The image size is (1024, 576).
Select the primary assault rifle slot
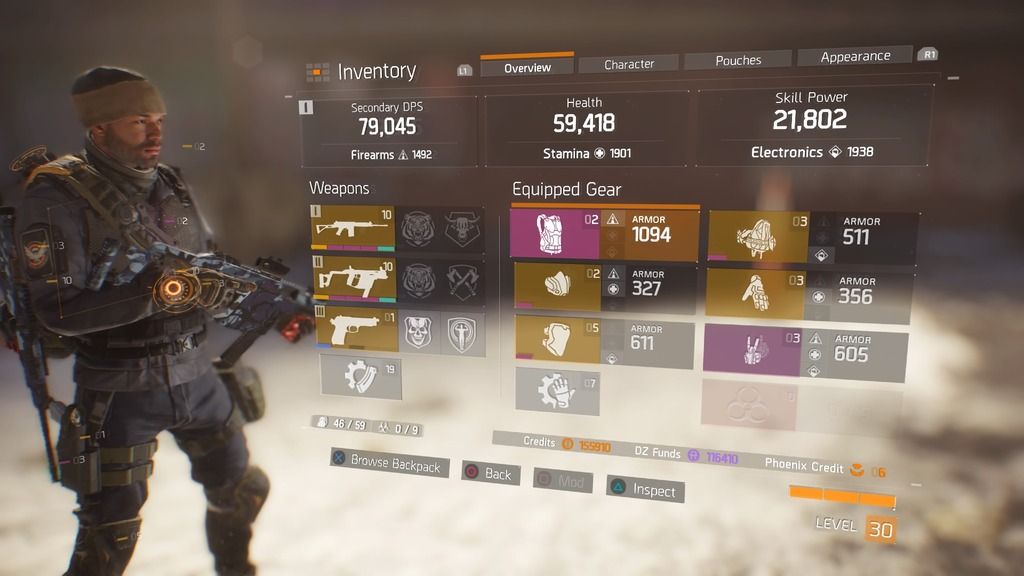354,228
